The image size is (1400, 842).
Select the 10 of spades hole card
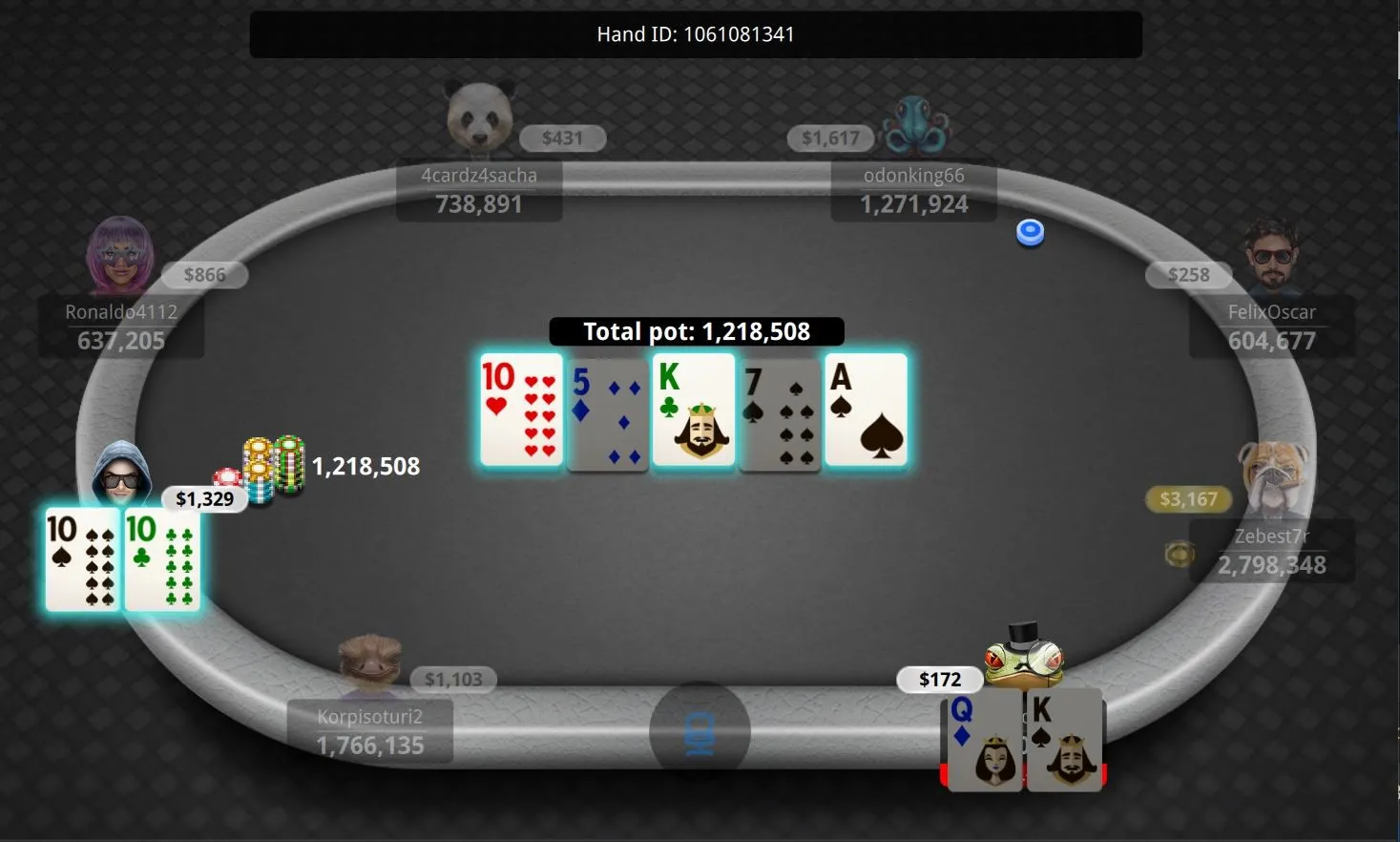click(x=83, y=559)
